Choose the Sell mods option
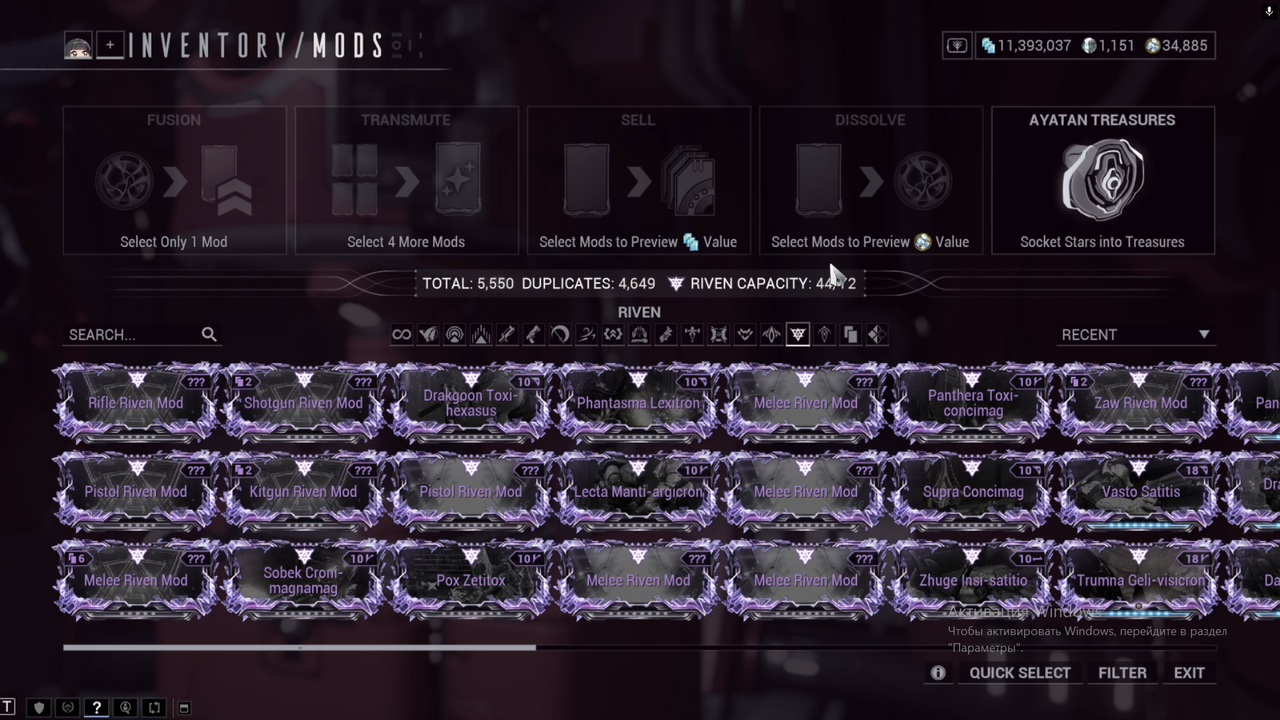 pos(638,181)
